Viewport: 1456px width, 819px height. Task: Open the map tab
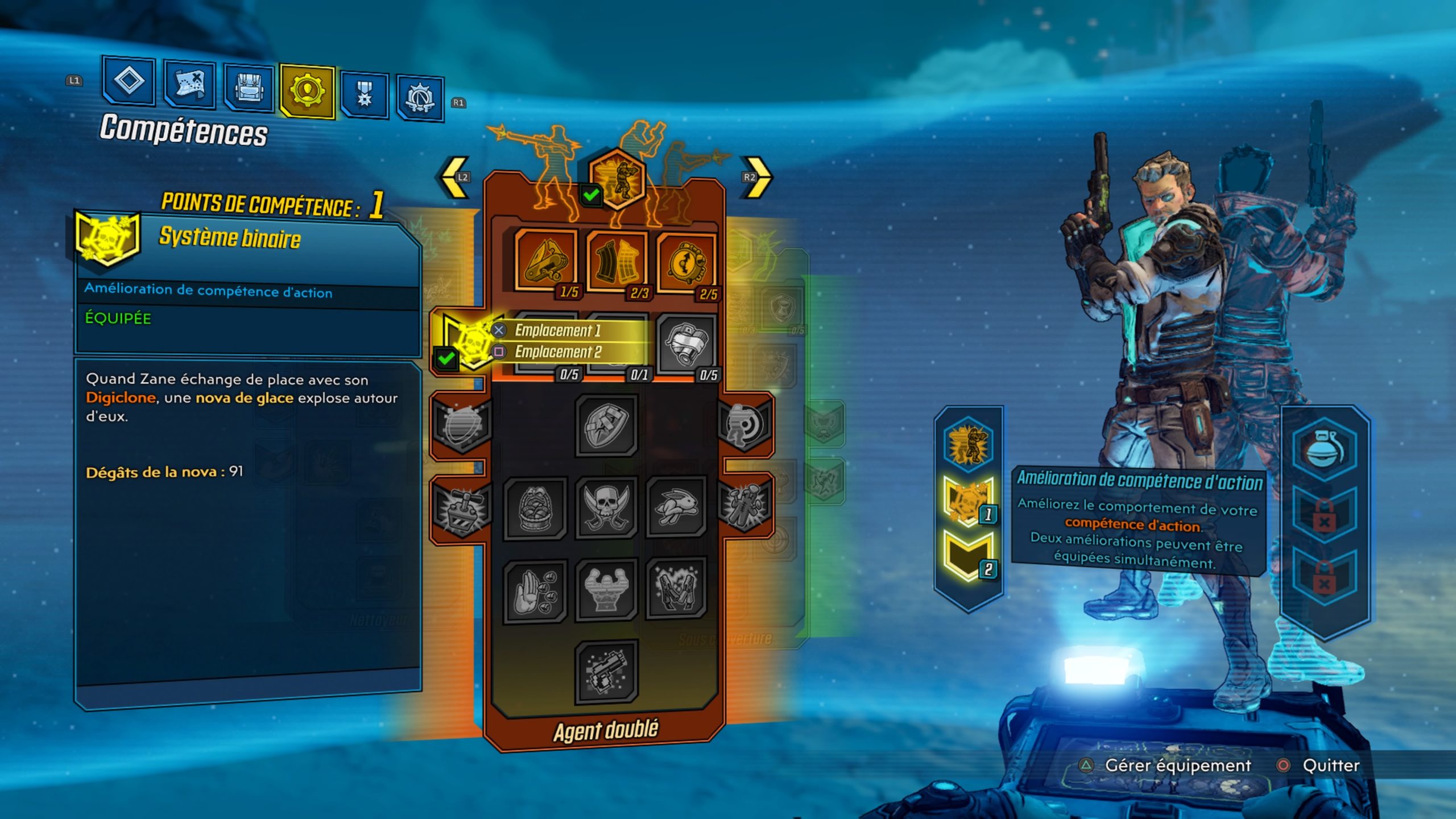[189, 84]
